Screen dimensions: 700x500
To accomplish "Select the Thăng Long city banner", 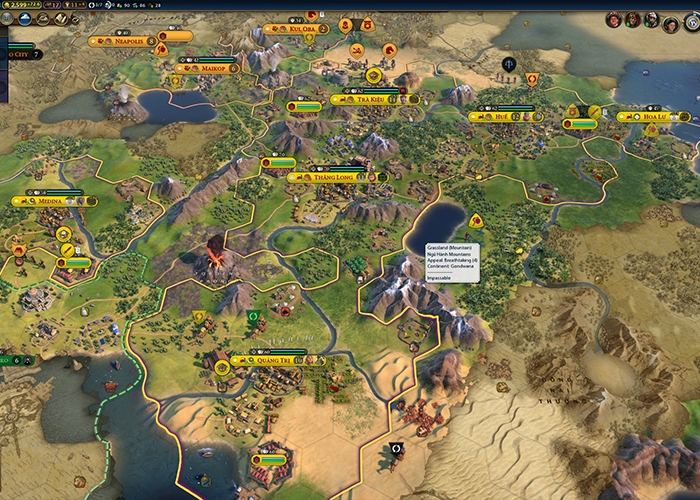I will pyautogui.click(x=329, y=177).
